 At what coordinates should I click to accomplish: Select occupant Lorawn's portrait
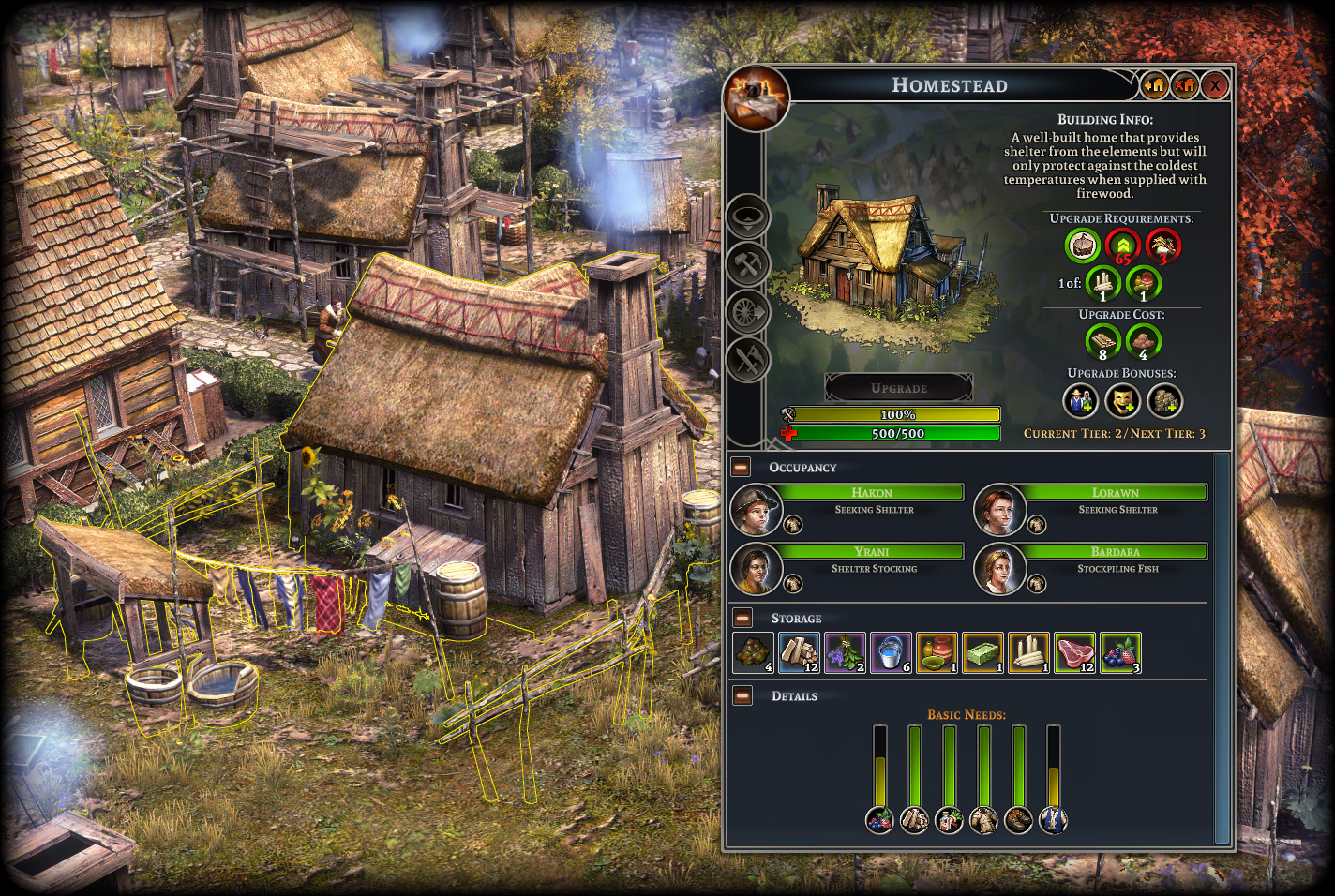click(999, 510)
